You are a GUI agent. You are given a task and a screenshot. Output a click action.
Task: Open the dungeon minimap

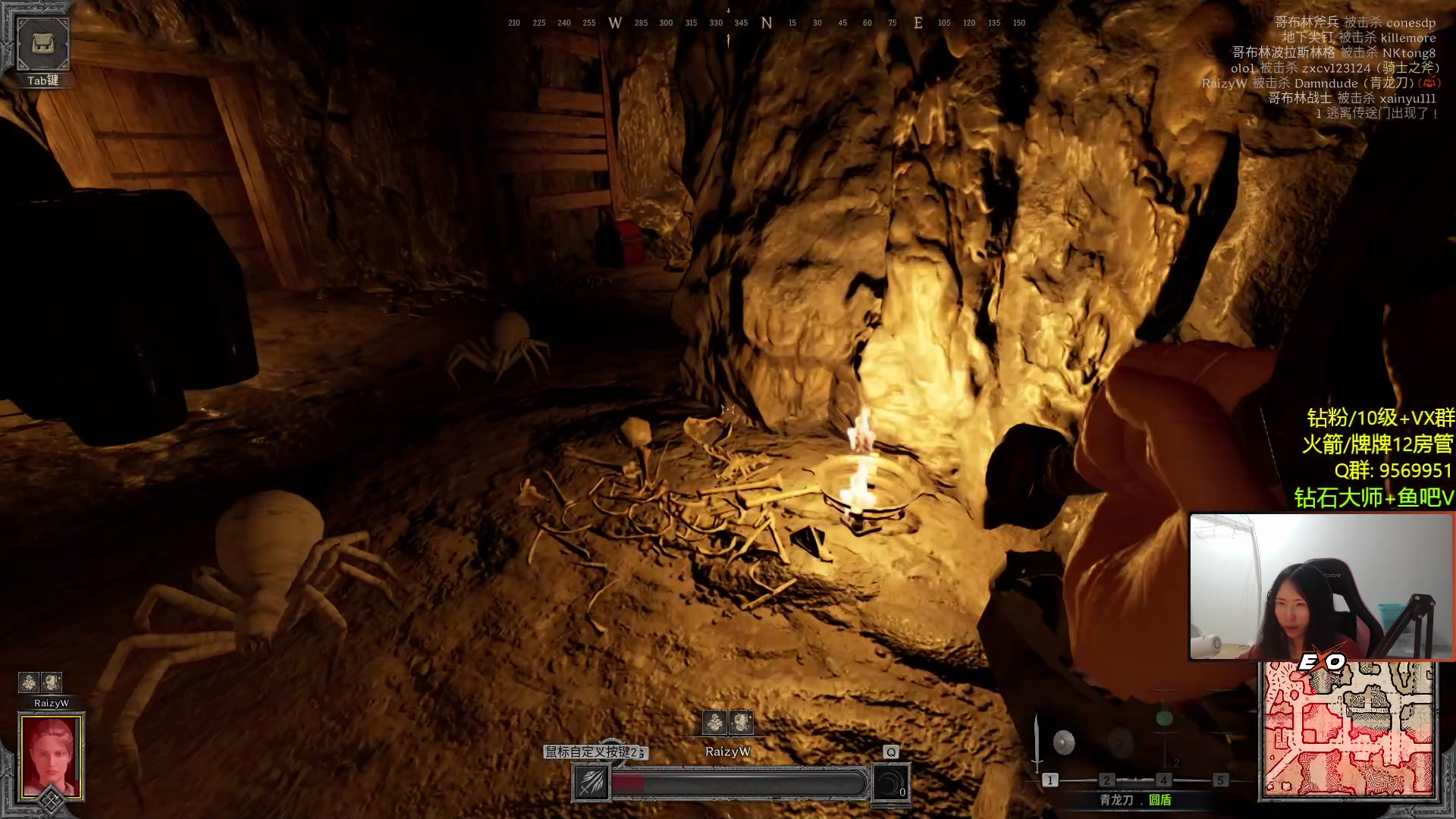tap(1348, 730)
